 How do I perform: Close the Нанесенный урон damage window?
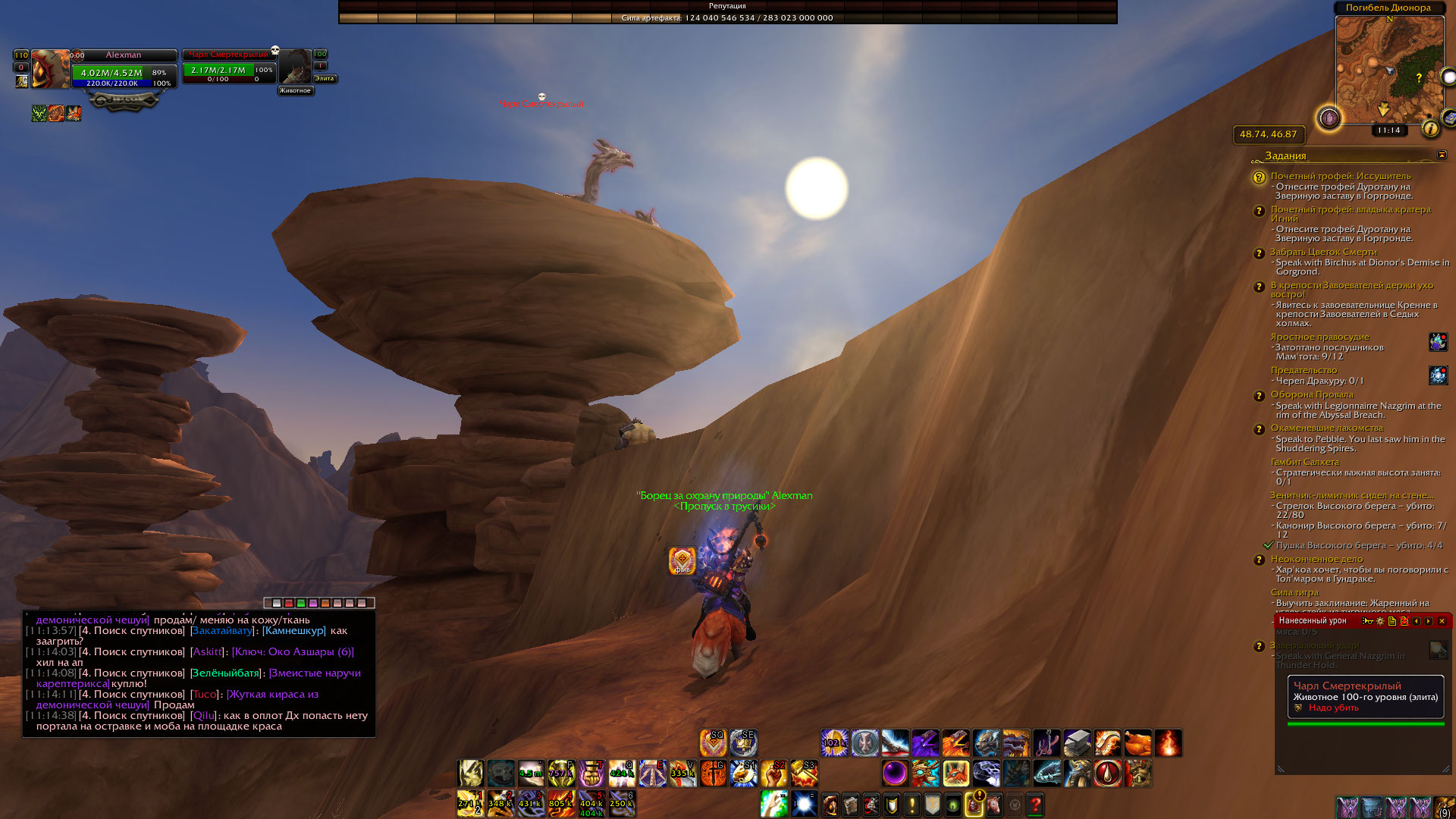(x=1442, y=621)
